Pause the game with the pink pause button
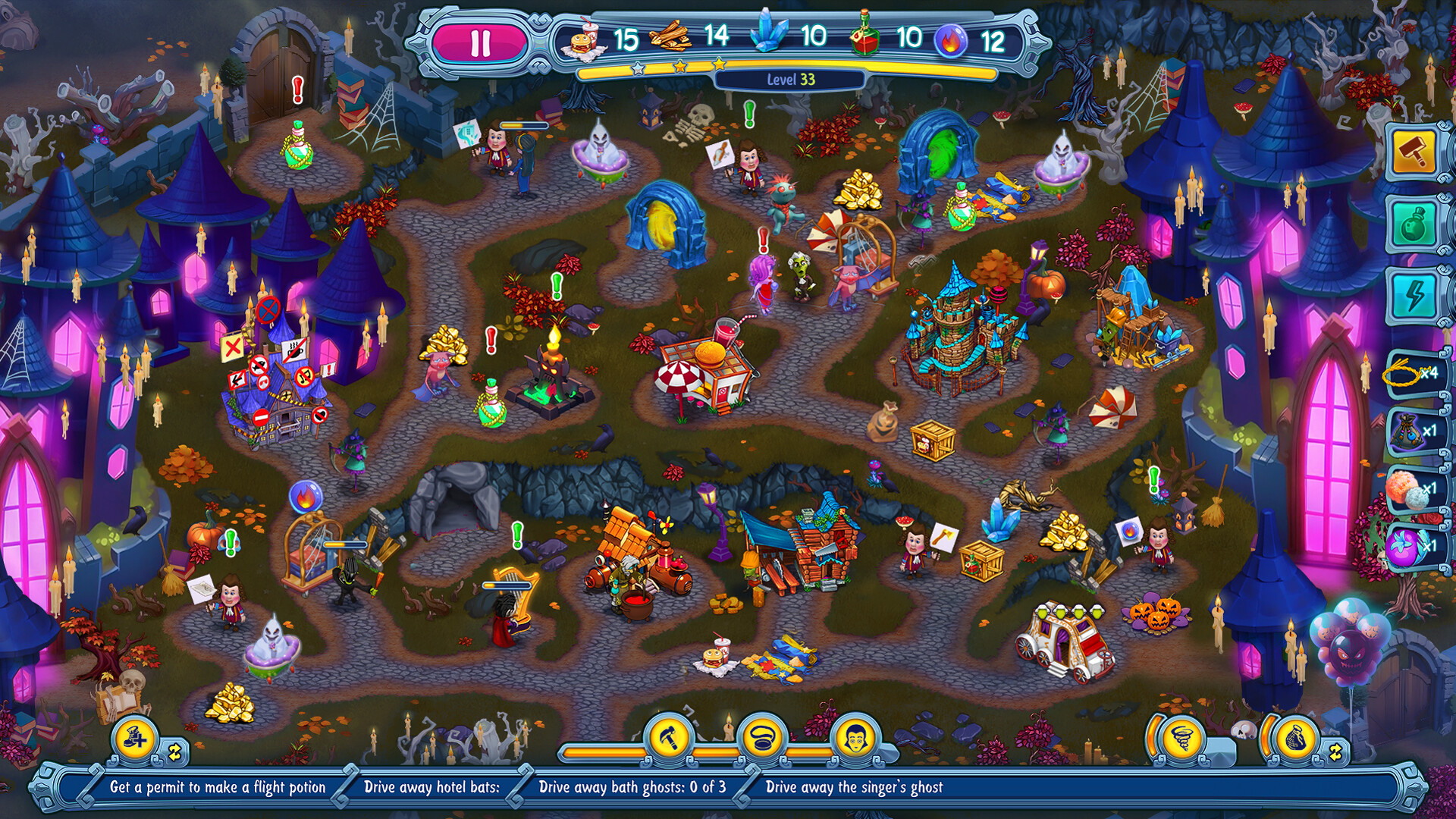 click(x=482, y=42)
